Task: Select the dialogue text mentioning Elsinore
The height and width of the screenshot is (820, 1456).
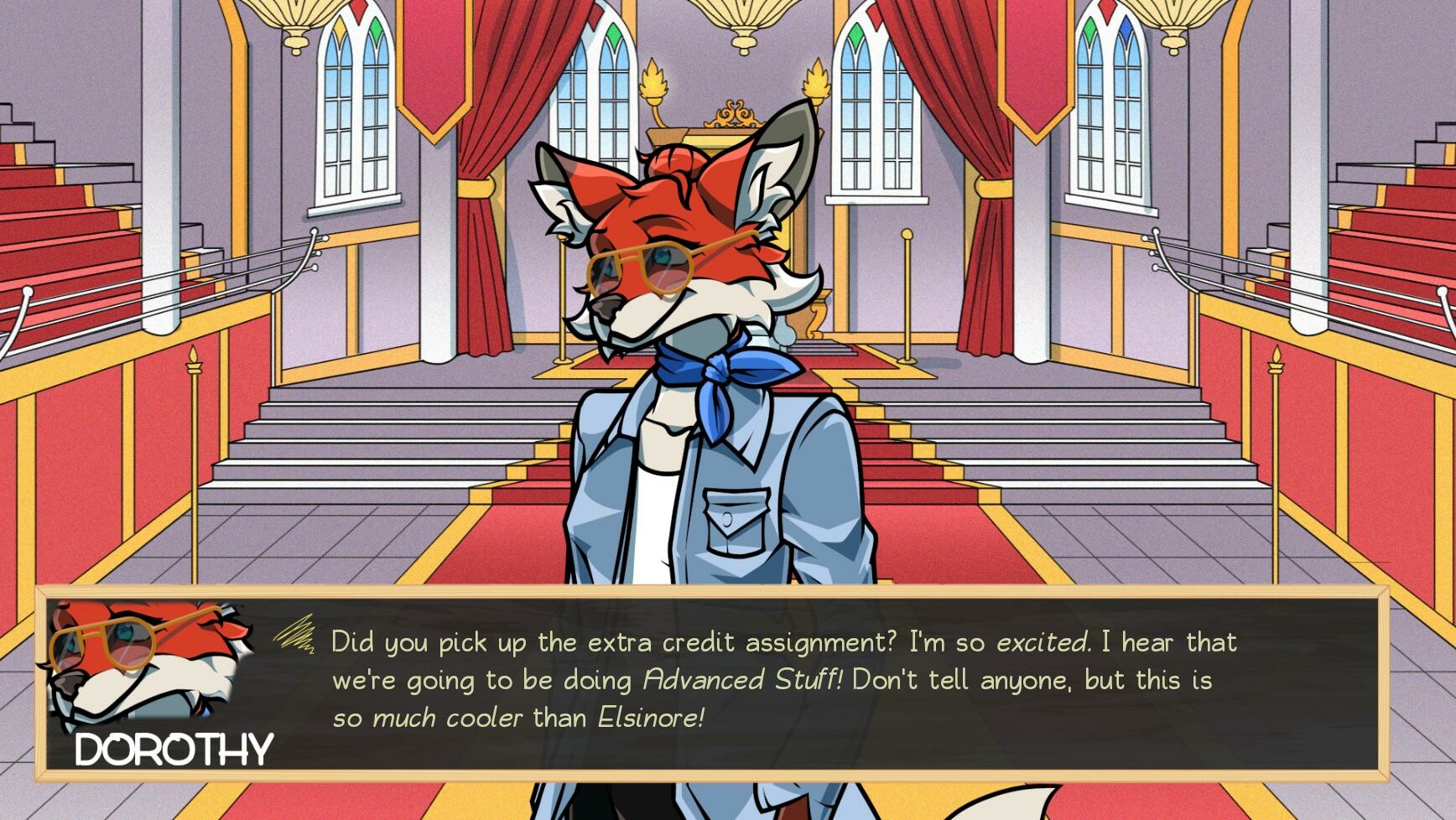Action: [x=654, y=717]
